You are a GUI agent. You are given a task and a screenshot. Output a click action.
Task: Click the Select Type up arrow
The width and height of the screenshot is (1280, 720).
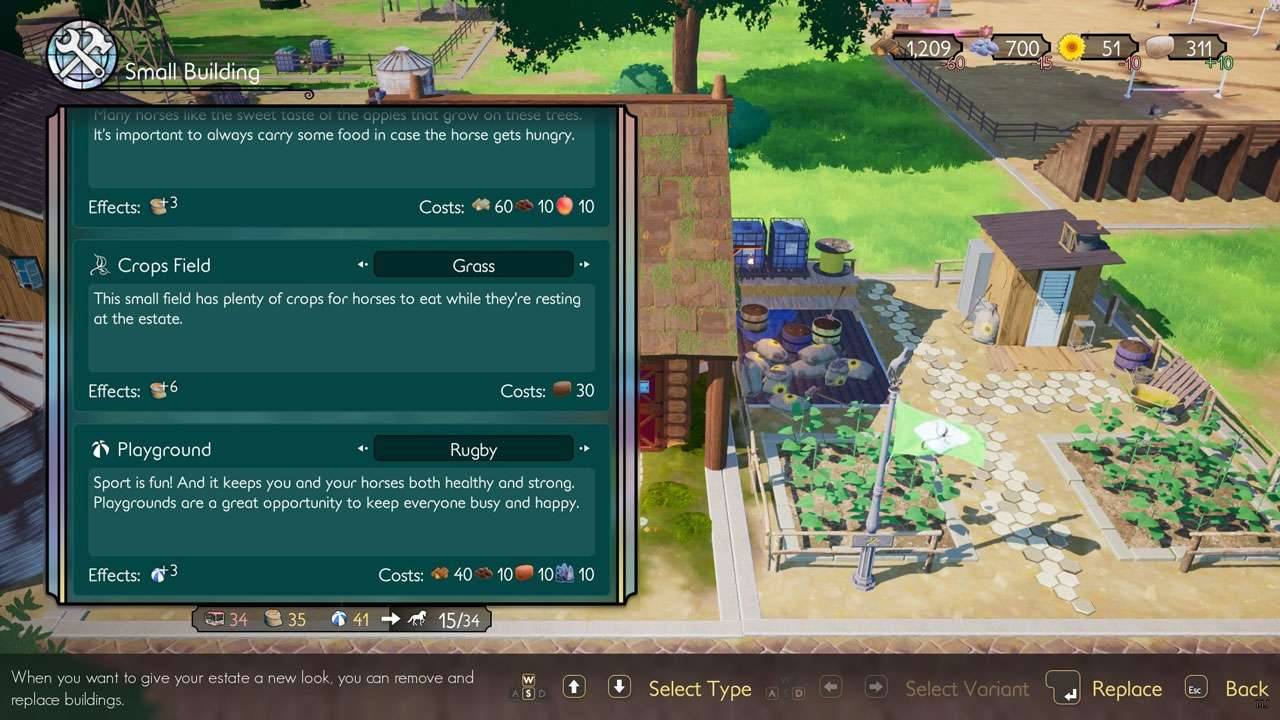click(574, 687)
